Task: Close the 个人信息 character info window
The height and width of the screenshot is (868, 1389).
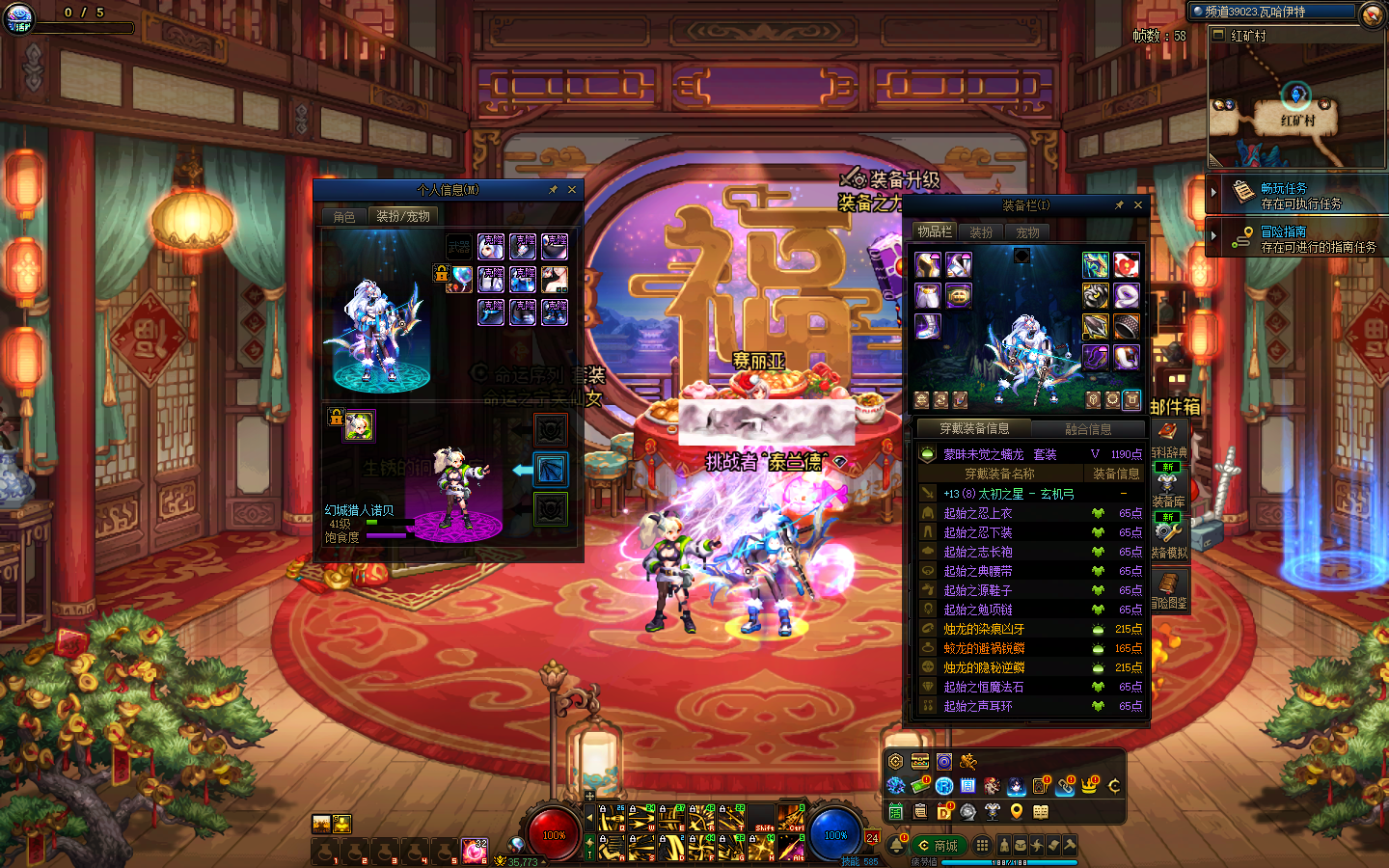Action: pos(572,190)
